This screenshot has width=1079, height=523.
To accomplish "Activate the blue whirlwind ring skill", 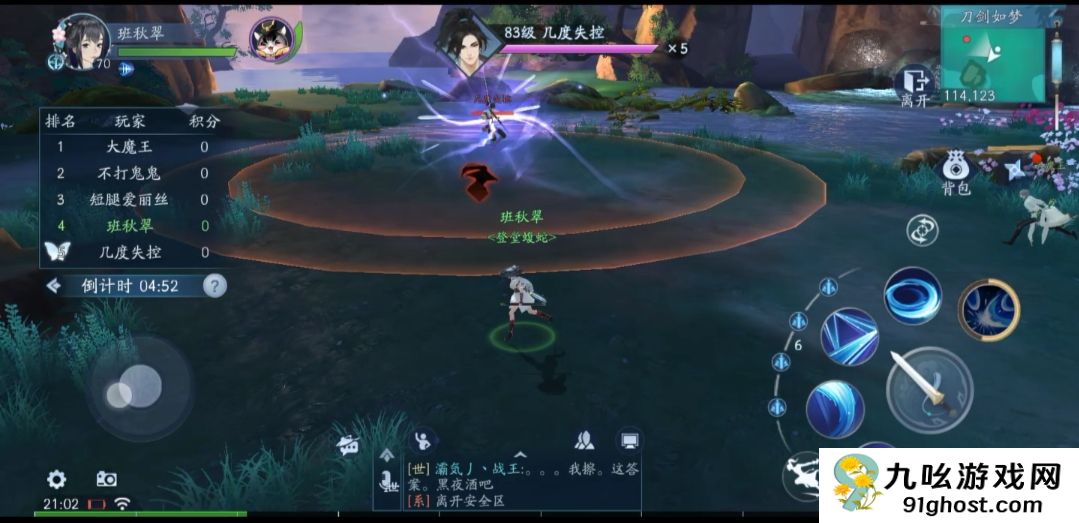I will pos(912,296).
